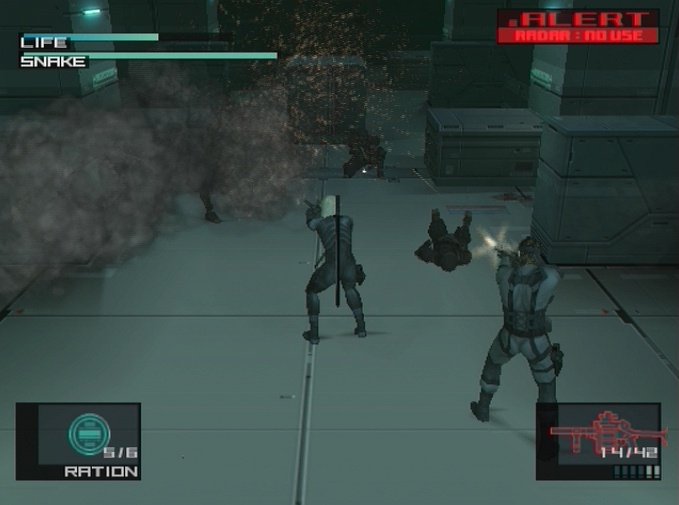Viewport: 679px width, 505px height.
Task: Select the equipped assault rifle weapon slot
Action: pos(598,441)
